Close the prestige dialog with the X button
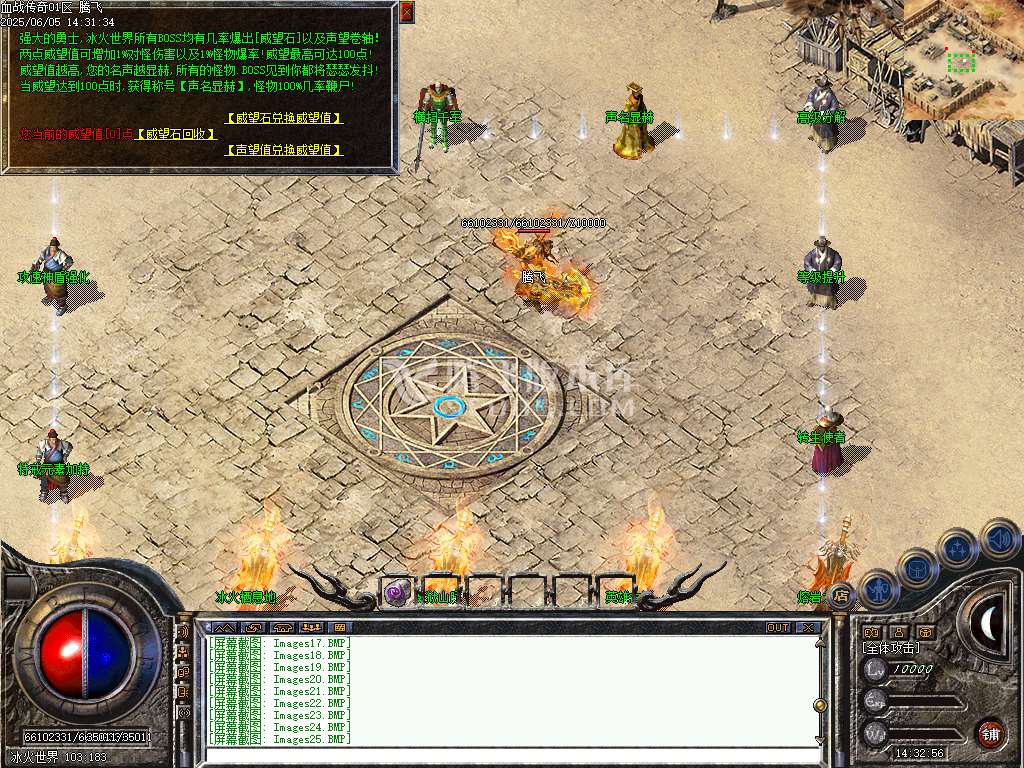This screenshot has width=1024, height=768. point(406,12)
